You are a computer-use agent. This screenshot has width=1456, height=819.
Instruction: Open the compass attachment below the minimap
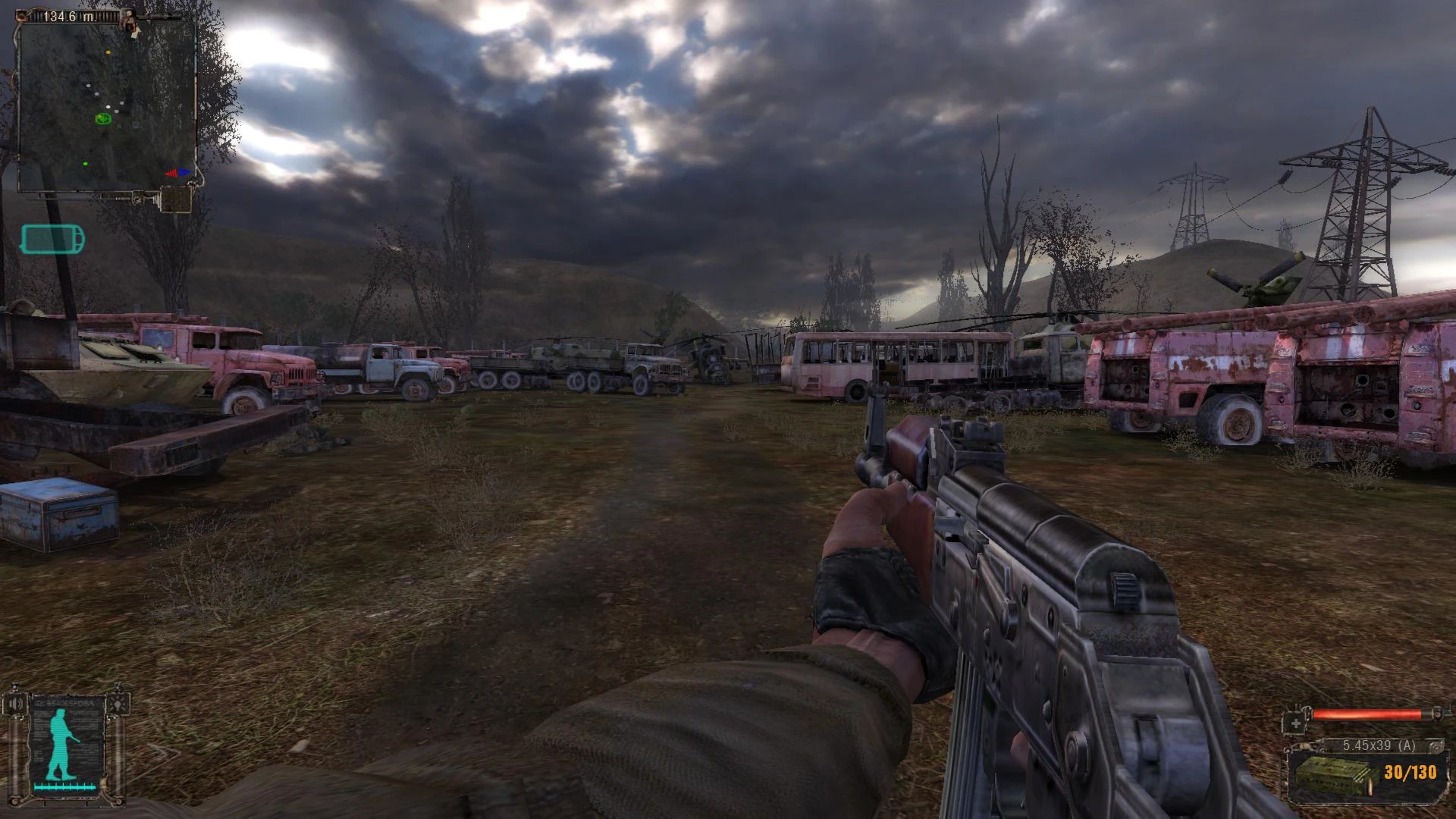(x=174, y=200)
